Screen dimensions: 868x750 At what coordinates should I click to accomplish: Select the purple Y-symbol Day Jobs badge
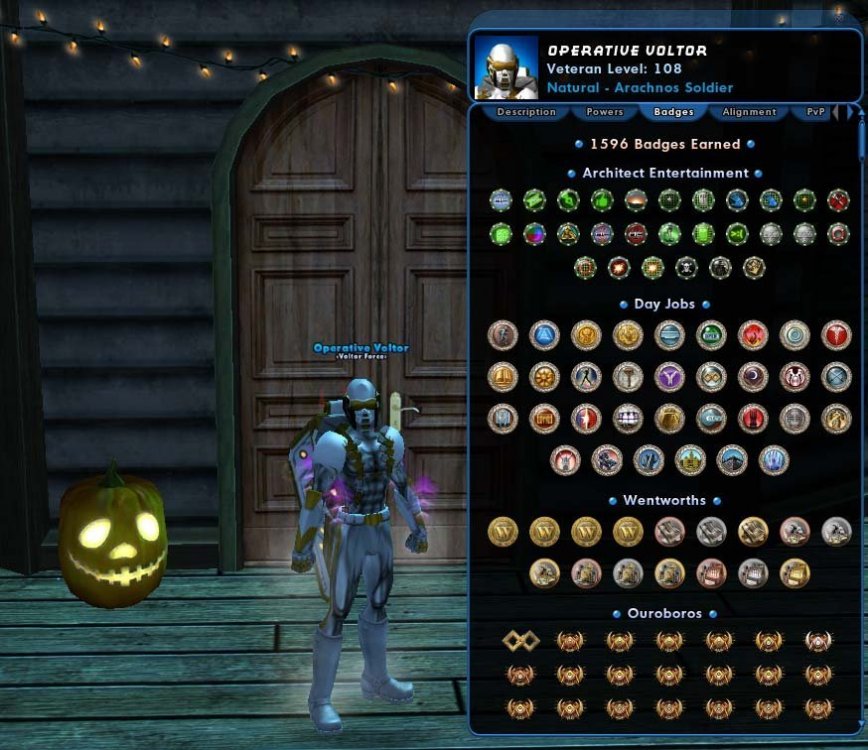(669, 377)
